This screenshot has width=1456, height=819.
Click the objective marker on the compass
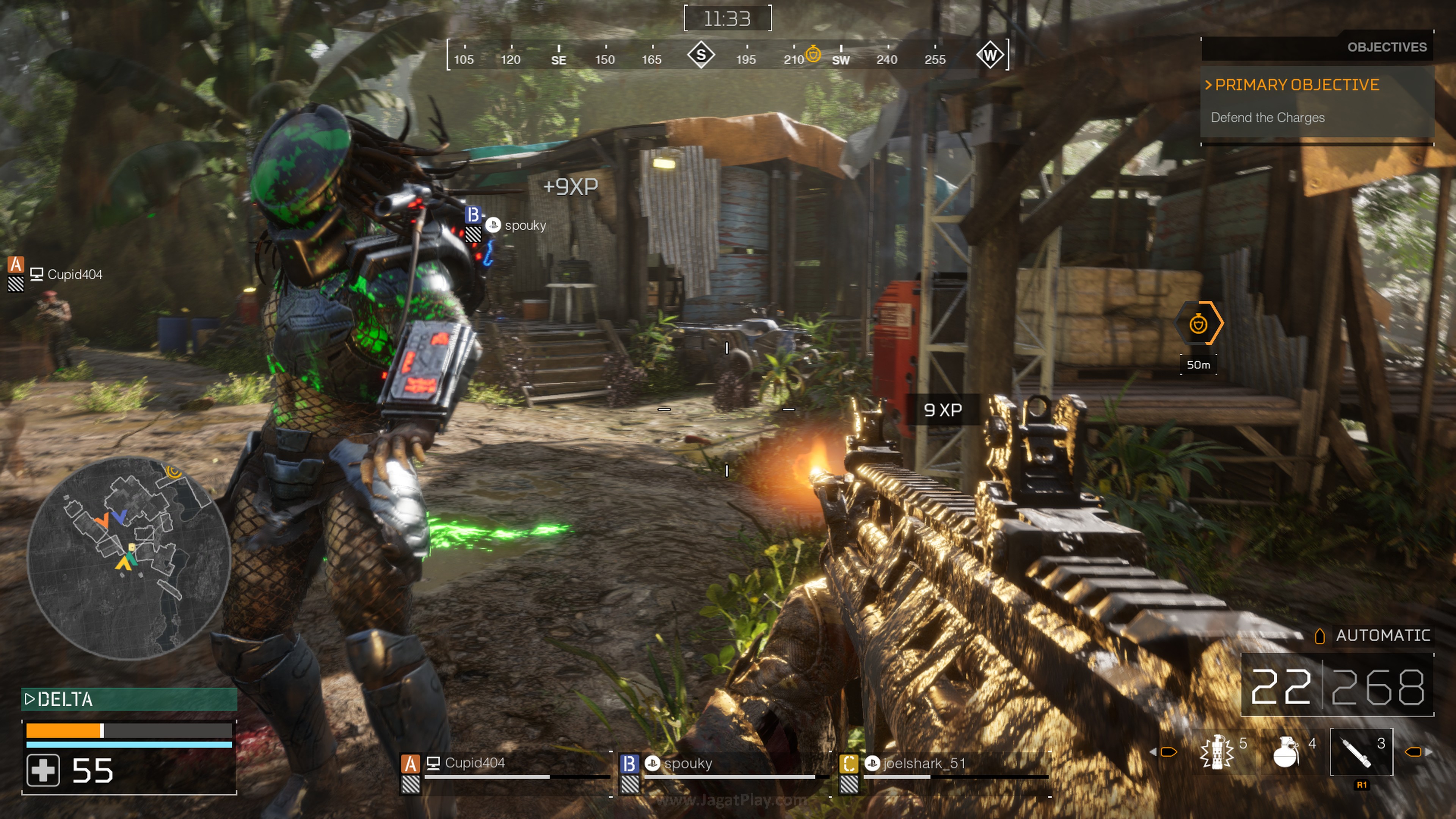pos(813,54)
